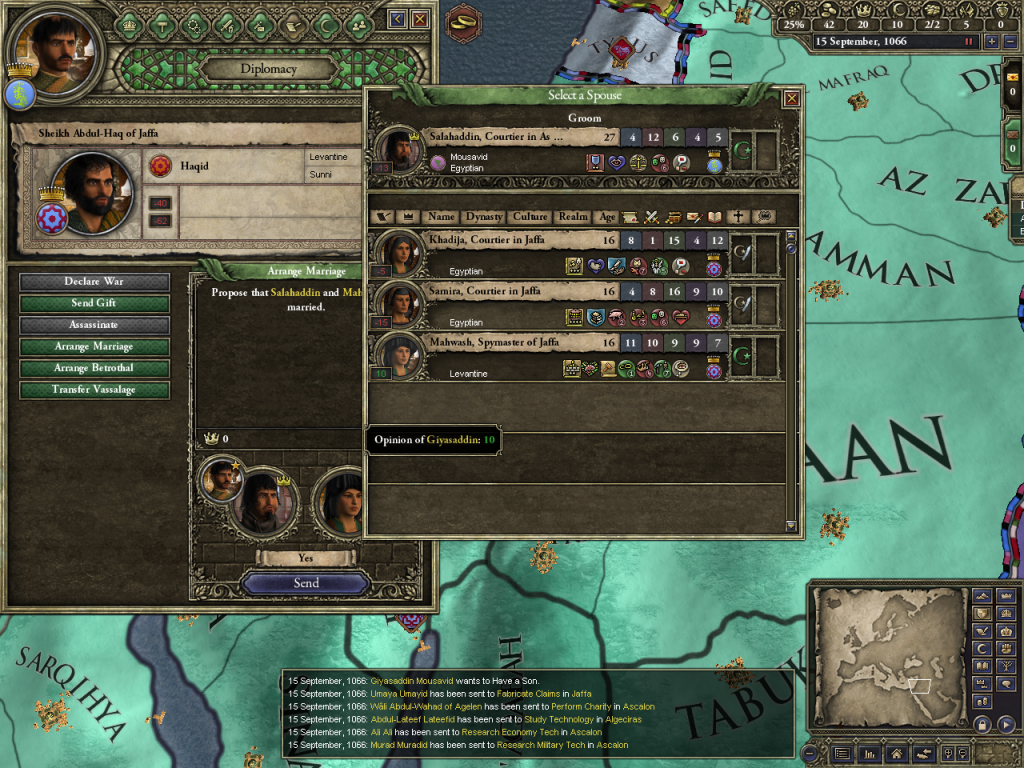This screenshot has width=1024, height=768.
Task: Sort candidates by Culture column
Action: point(530,216)
